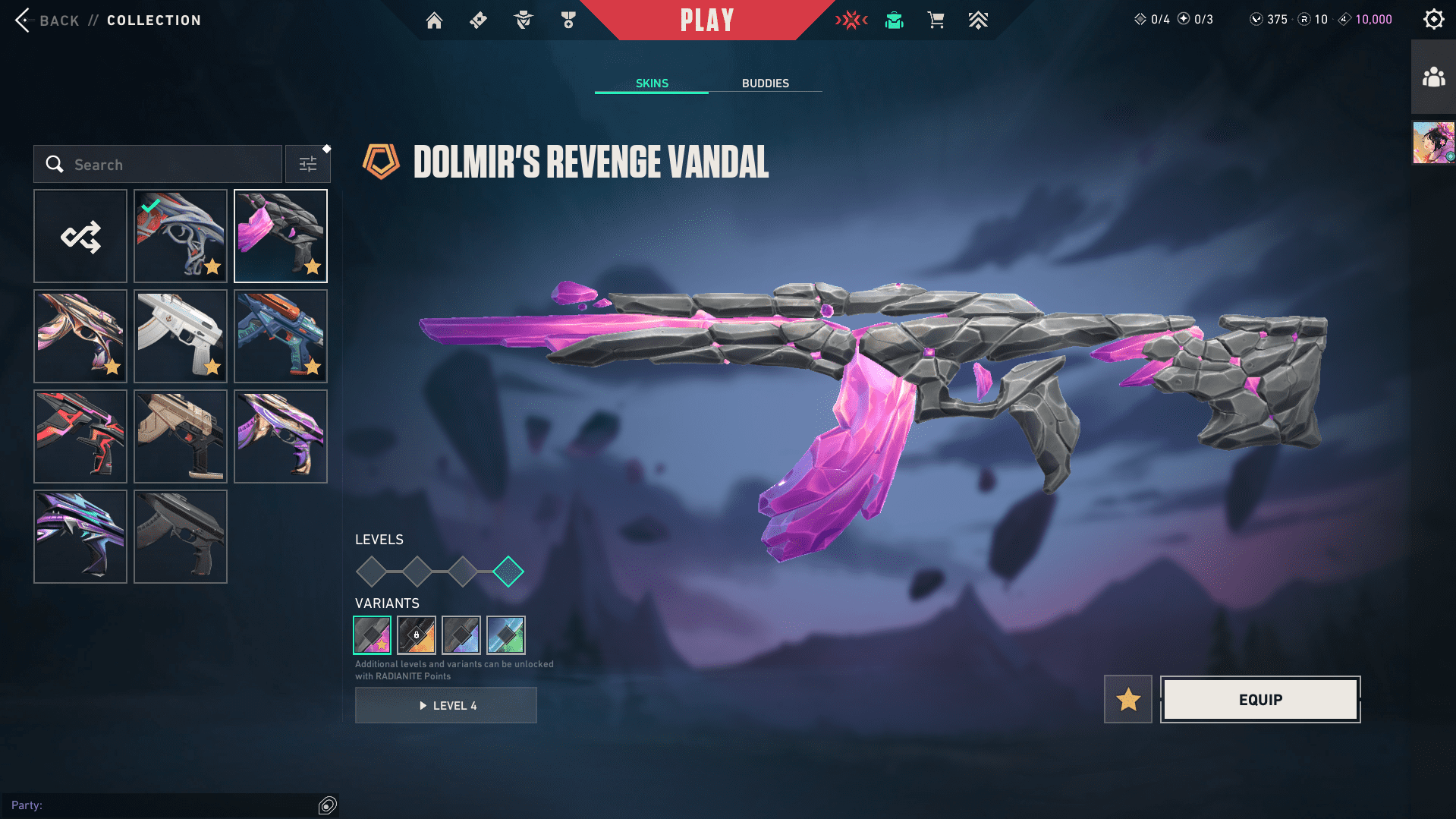Open the skin filter options
This screenshot has height=819, width=1456.
pos(308,165)
